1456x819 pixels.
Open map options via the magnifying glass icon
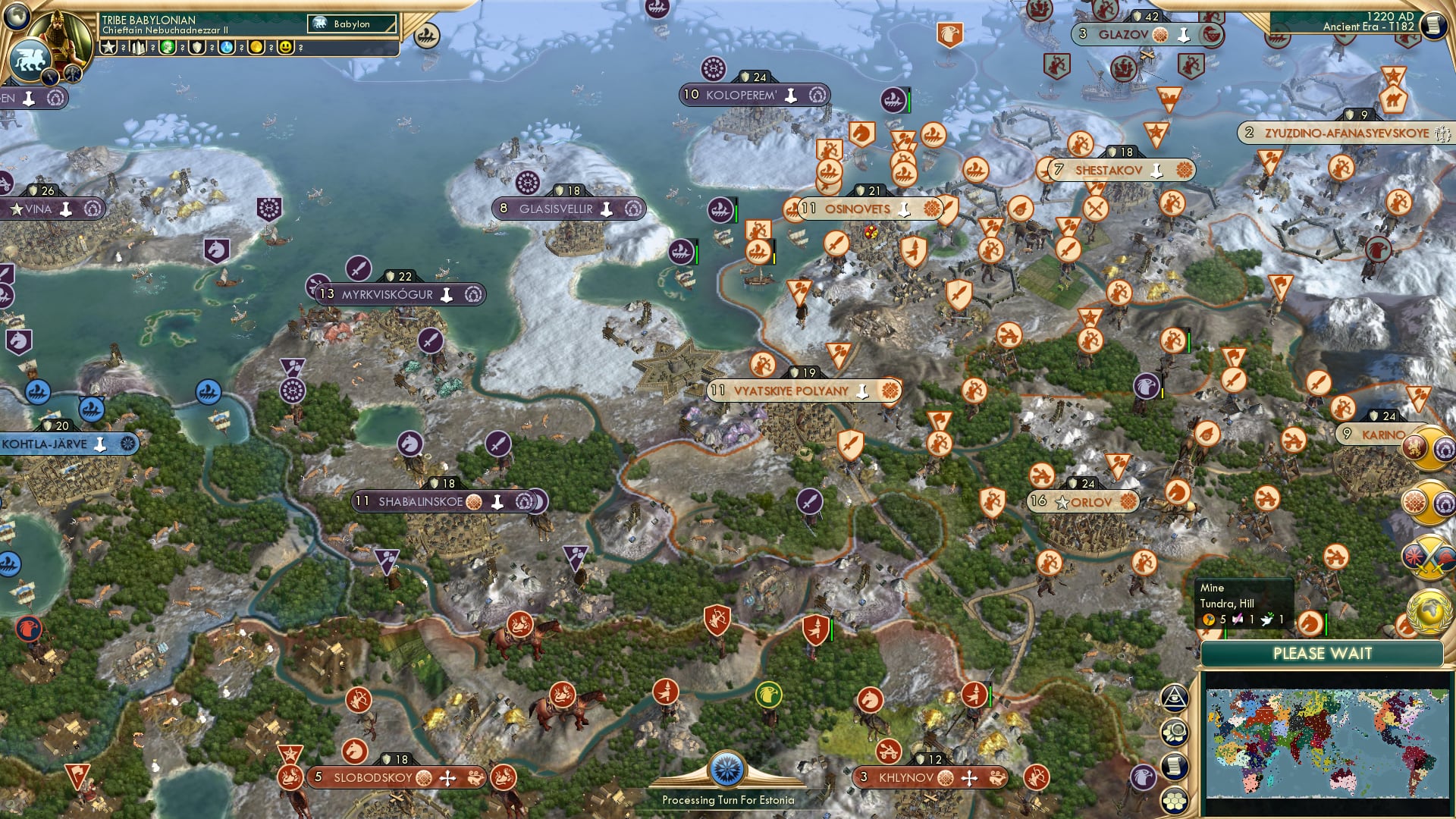[x=1175, y=733]
